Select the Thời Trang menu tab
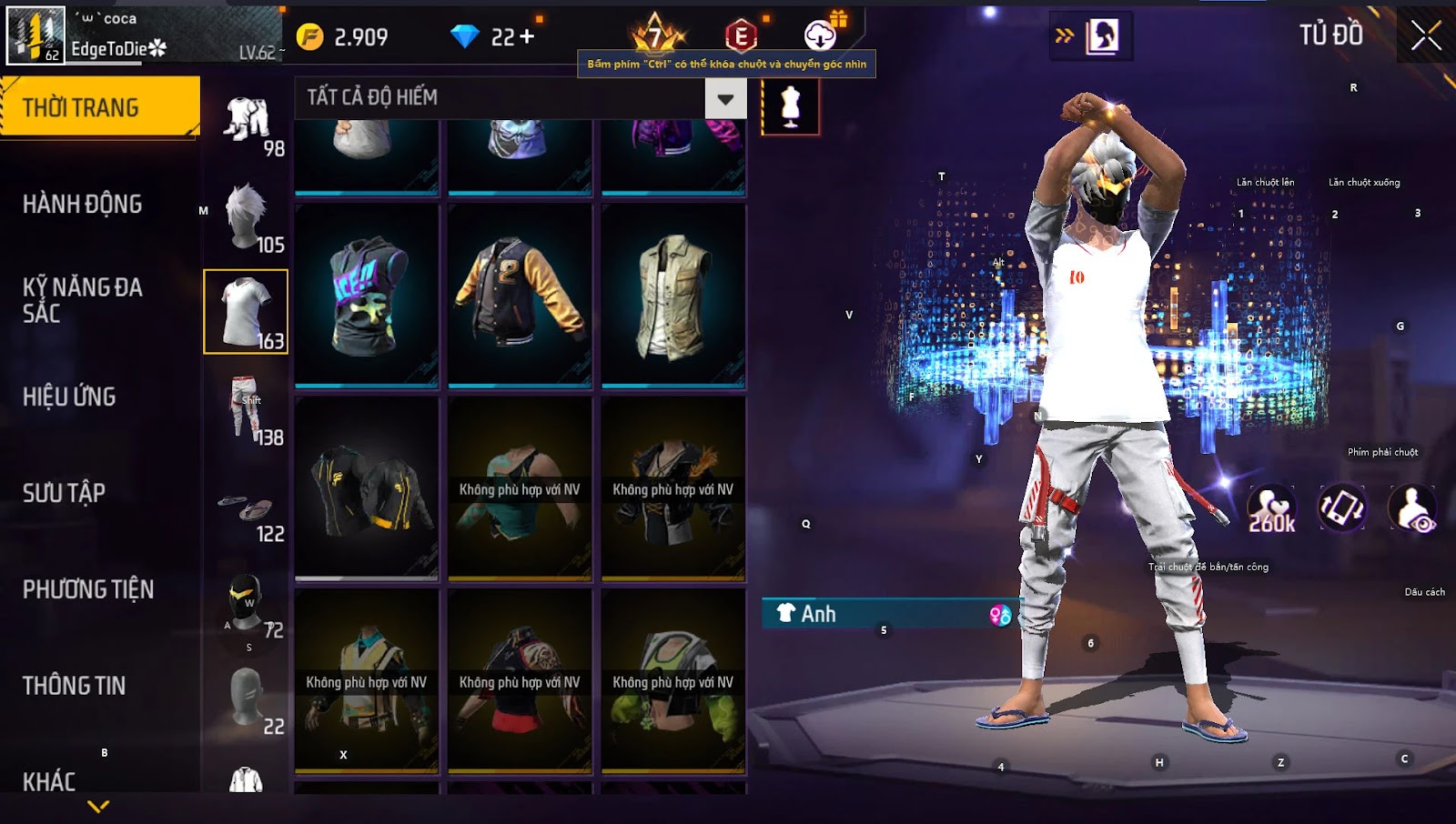 click(x=99, y=107)
